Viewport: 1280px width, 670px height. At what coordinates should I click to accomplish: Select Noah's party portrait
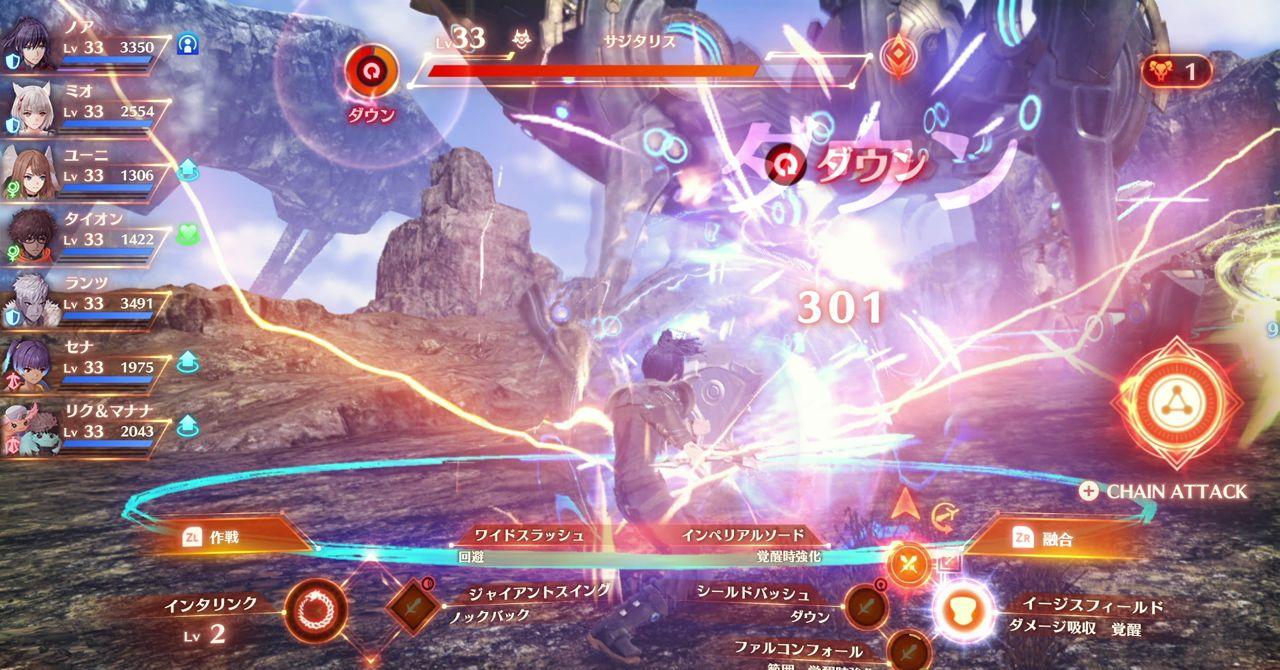point(32,44)
